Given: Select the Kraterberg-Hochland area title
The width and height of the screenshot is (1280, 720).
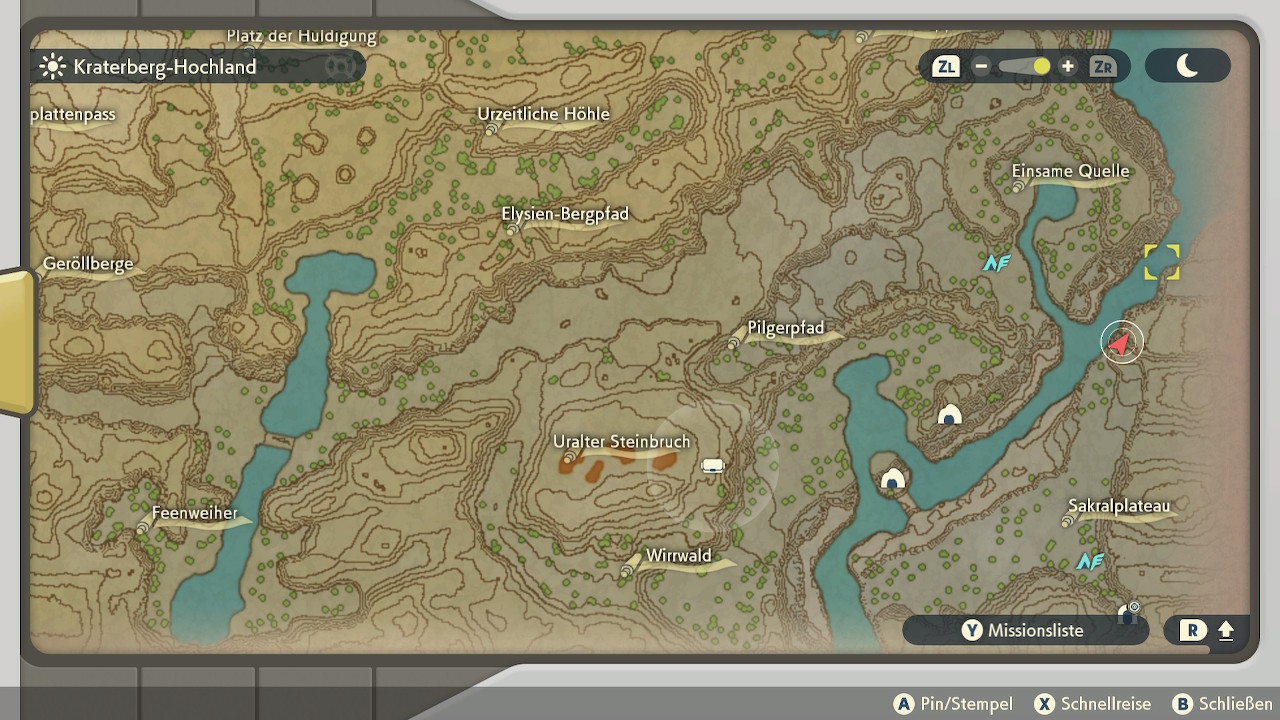Looking at the screenshot, I should click(x=164, y=67).
